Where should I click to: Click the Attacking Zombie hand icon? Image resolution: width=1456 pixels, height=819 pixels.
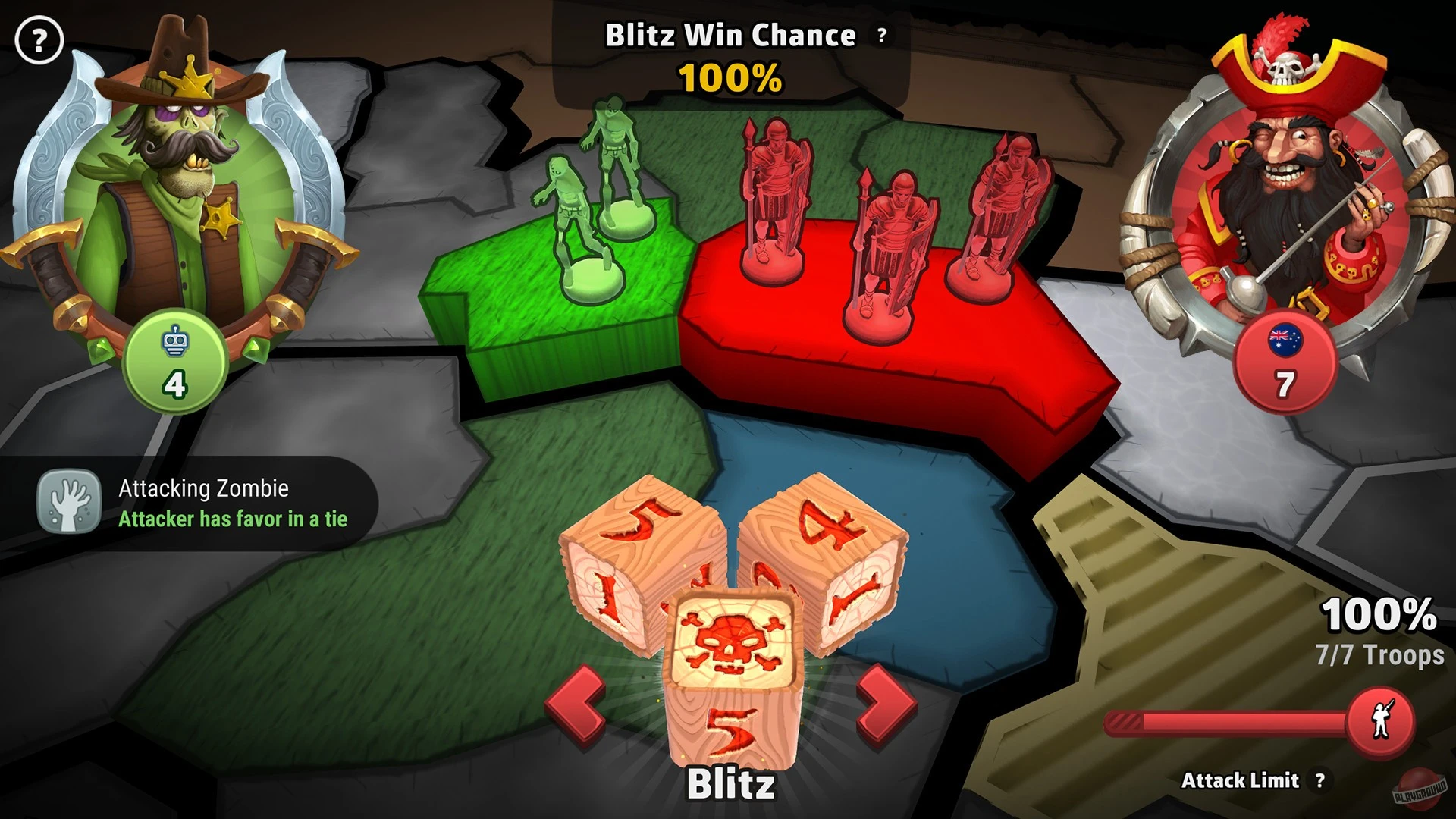pos(71,501)
